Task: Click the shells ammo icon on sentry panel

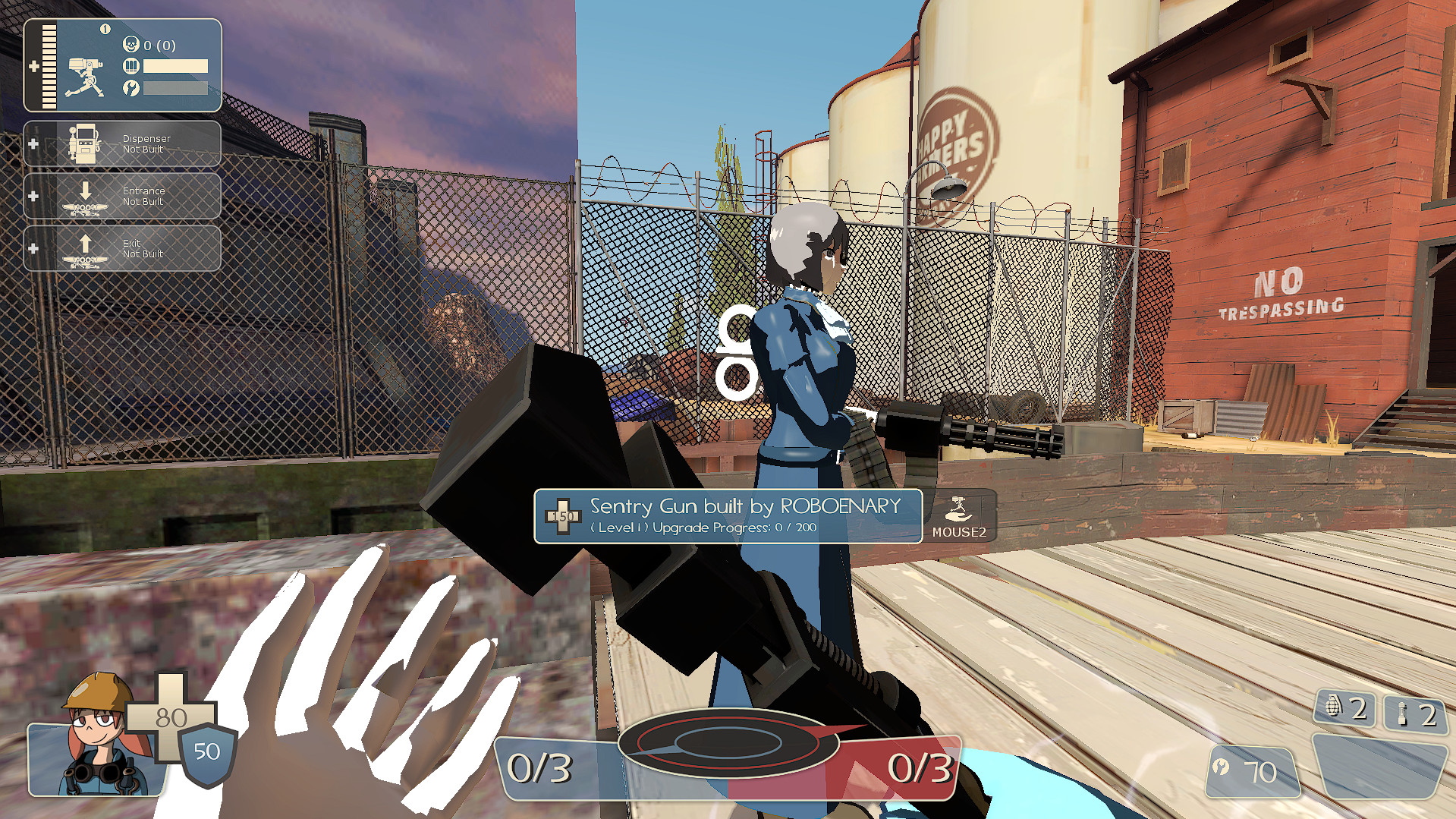Action: pyautogui.click(x=133, y=67)
